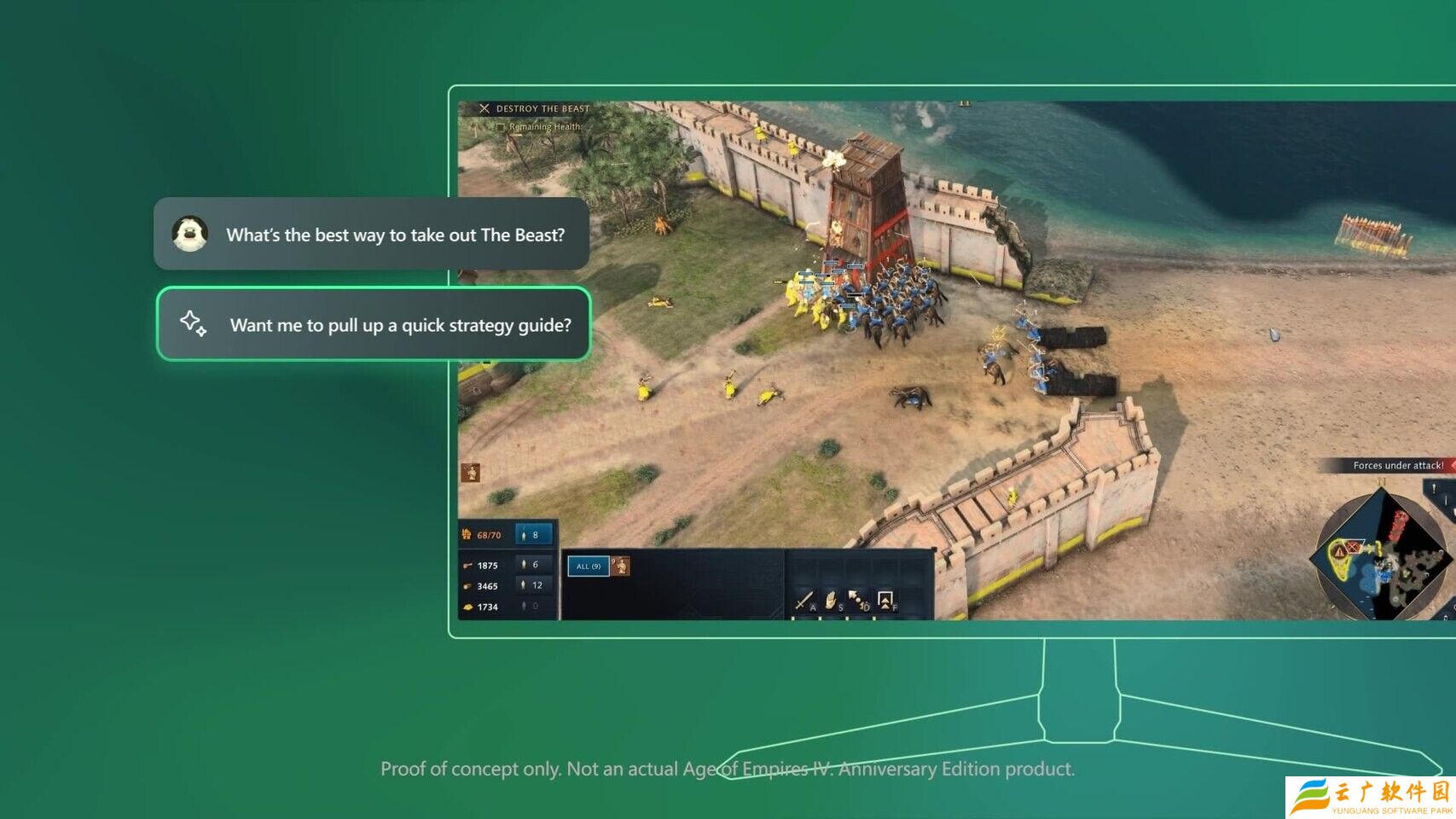Activate the sword attack-move command

point(803,601)
